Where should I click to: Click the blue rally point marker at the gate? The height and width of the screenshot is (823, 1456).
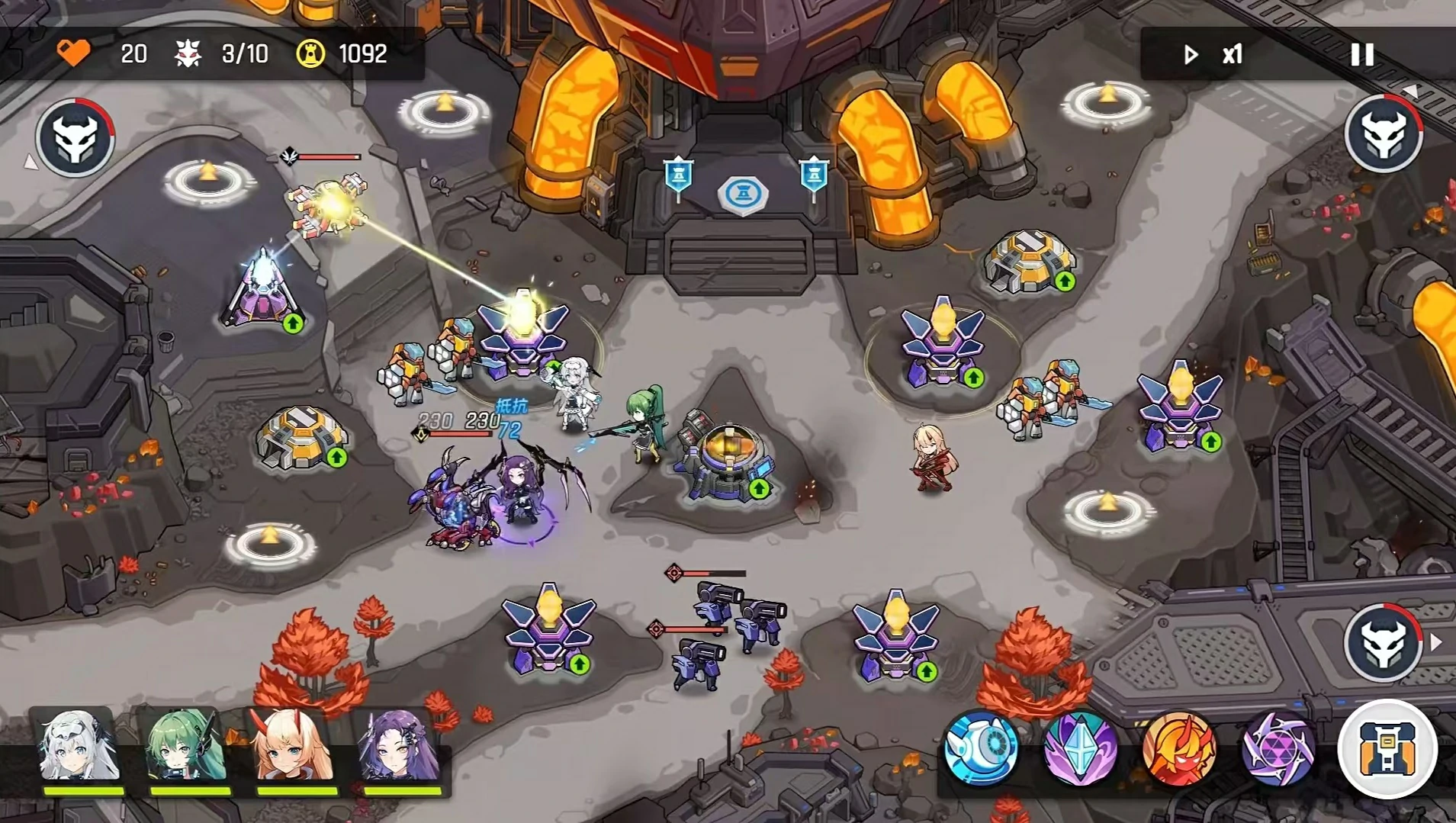tap(742, 194)
